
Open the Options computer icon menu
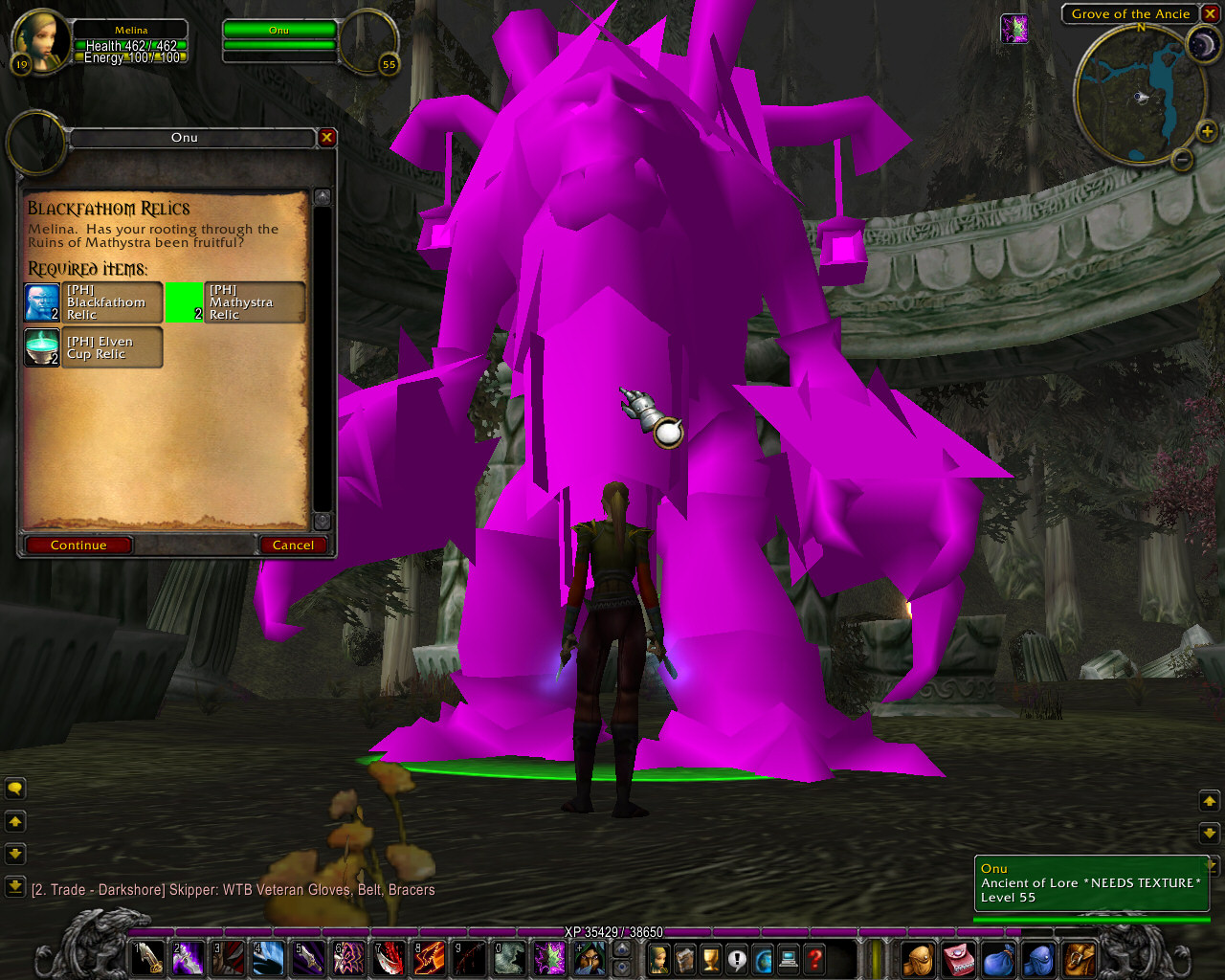coord(789,958)
